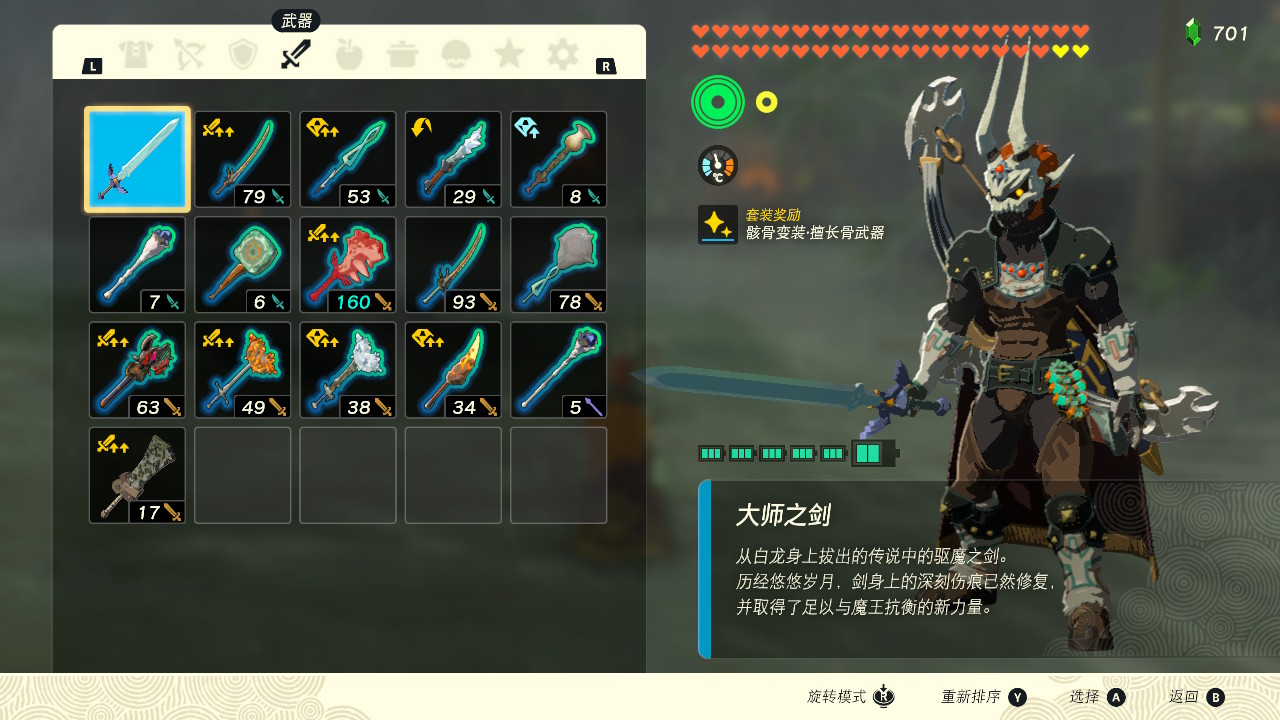Choose the weapon with 79 attack
The image size is (1280, 720).
click(243, 160)
